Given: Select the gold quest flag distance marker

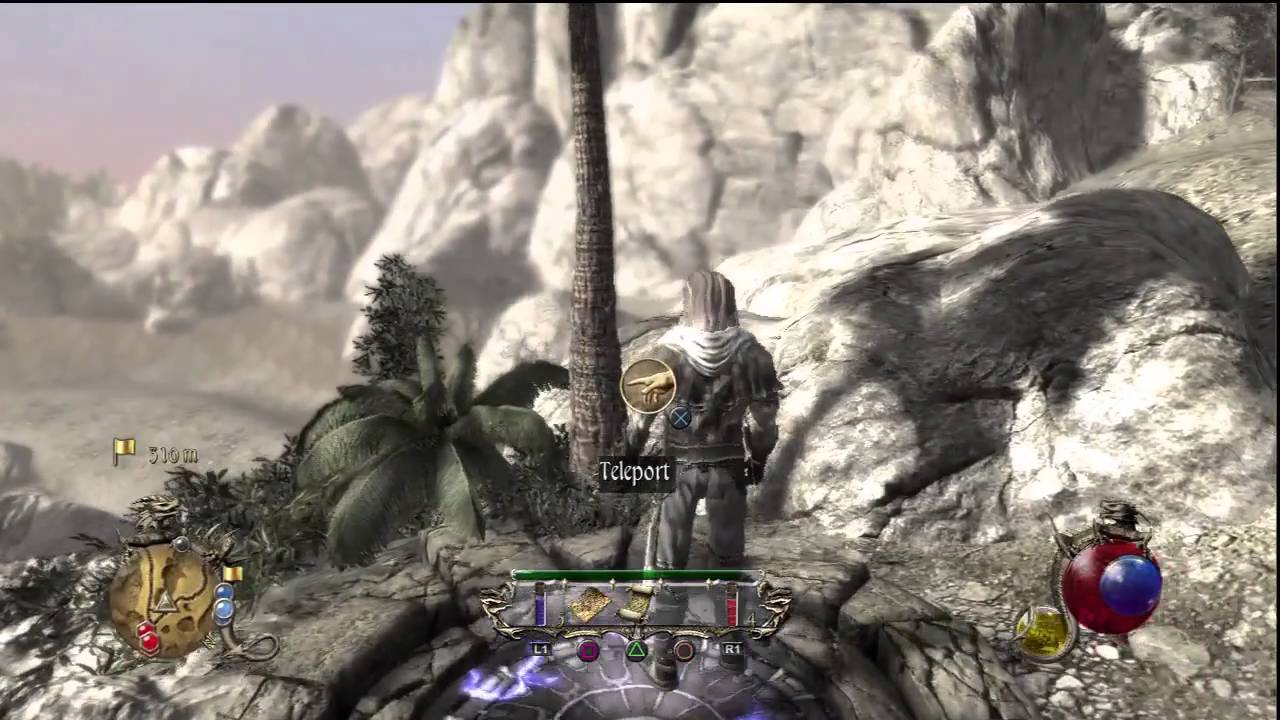Looking at the screenshot, I should [124, 453].
